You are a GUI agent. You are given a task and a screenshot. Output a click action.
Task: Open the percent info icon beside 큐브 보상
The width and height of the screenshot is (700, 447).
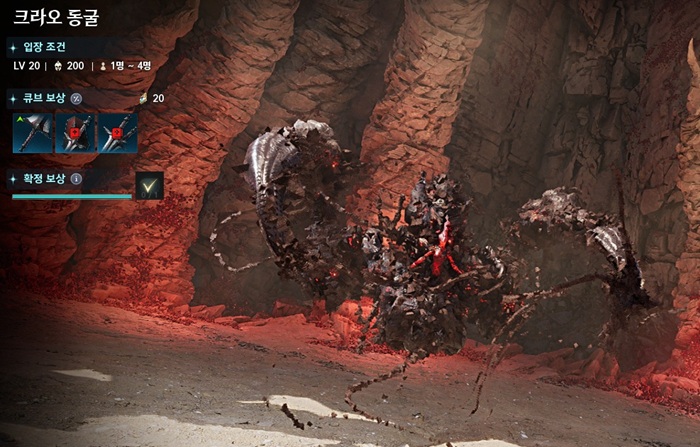[76, 98]
